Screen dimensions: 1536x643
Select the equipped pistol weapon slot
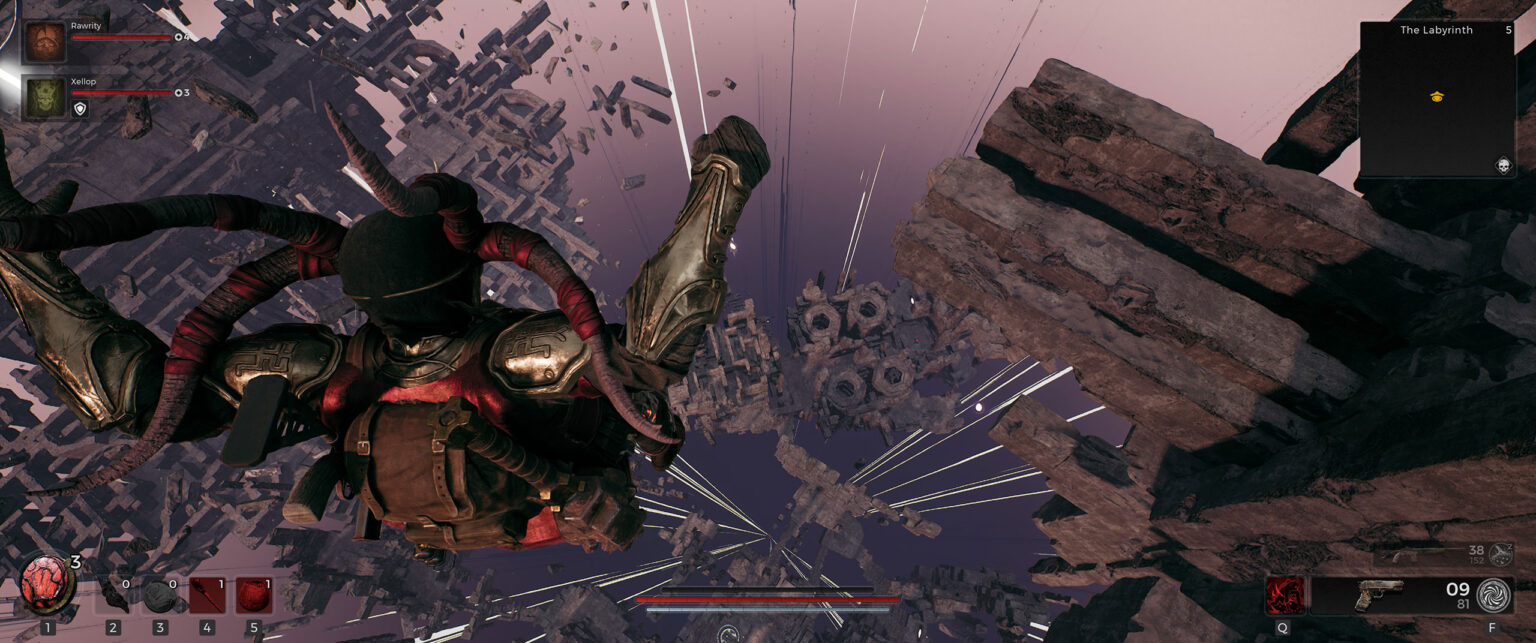(1380, 594)
